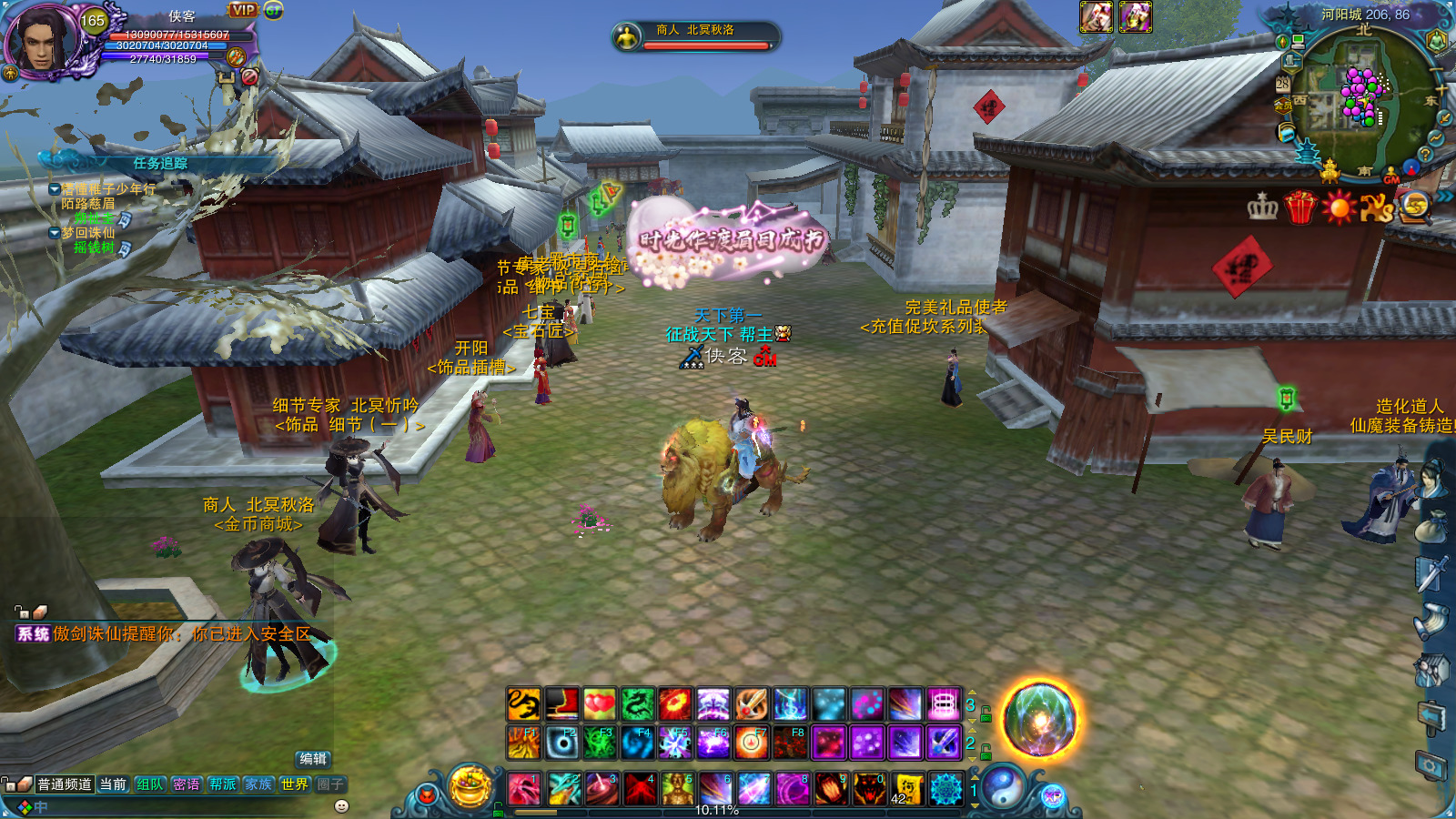Switch chat to the 世界 channel
This screenshot has height=819, width=1456.
pos(294,784)
